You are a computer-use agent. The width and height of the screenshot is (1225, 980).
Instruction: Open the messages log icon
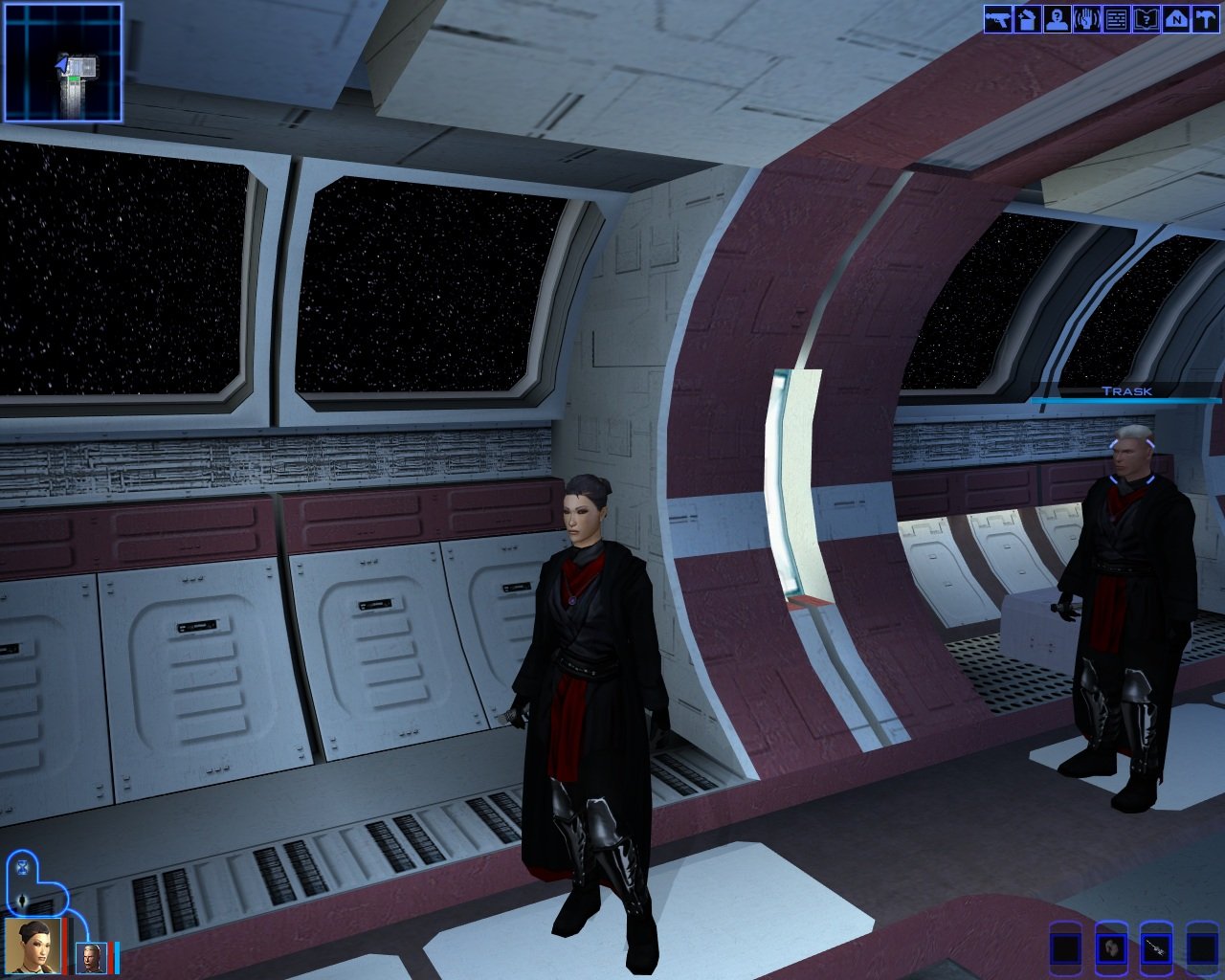tap(1117, 19)
